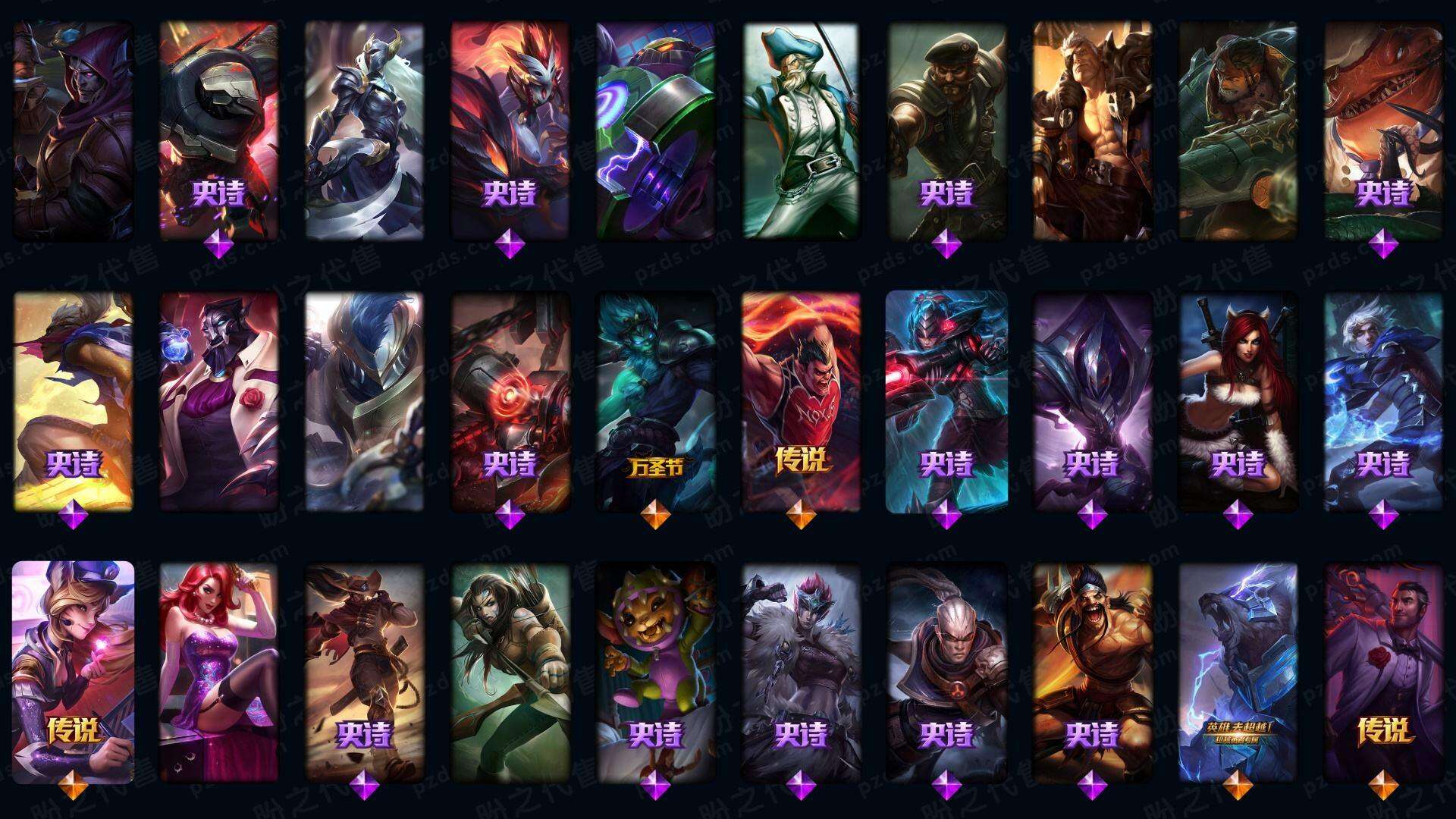
Task: Choose the blue-haired girl with red gun
Action: coord(946,402)
